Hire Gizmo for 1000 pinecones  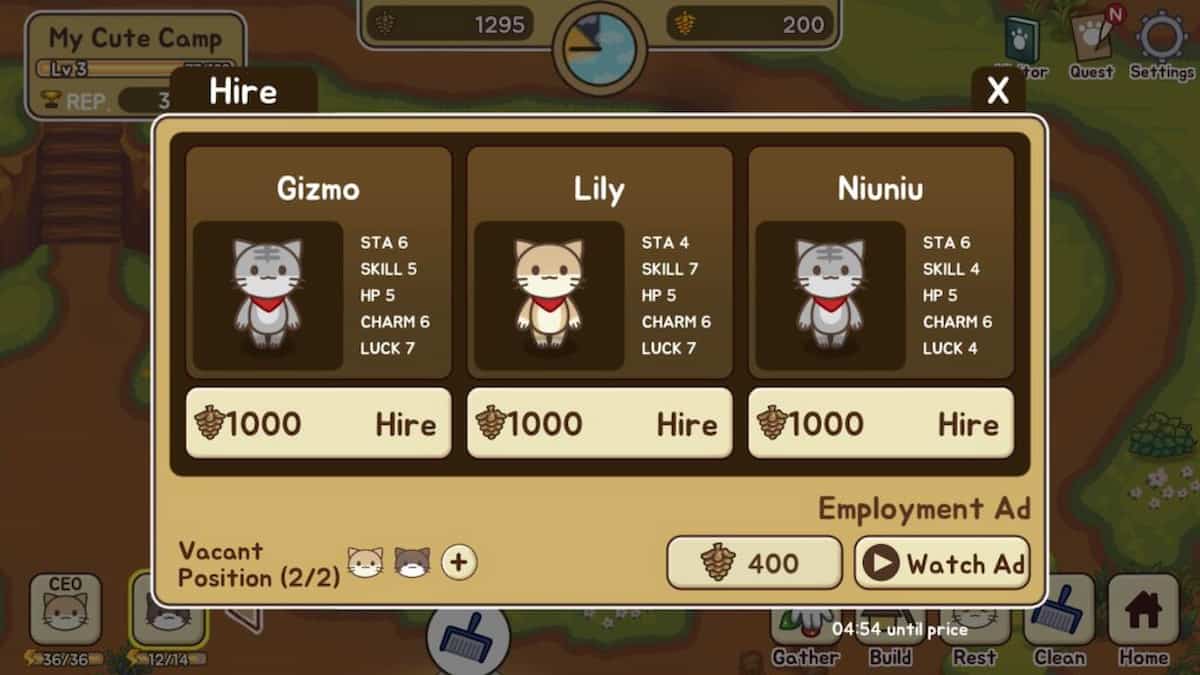(x=318, y=424)
